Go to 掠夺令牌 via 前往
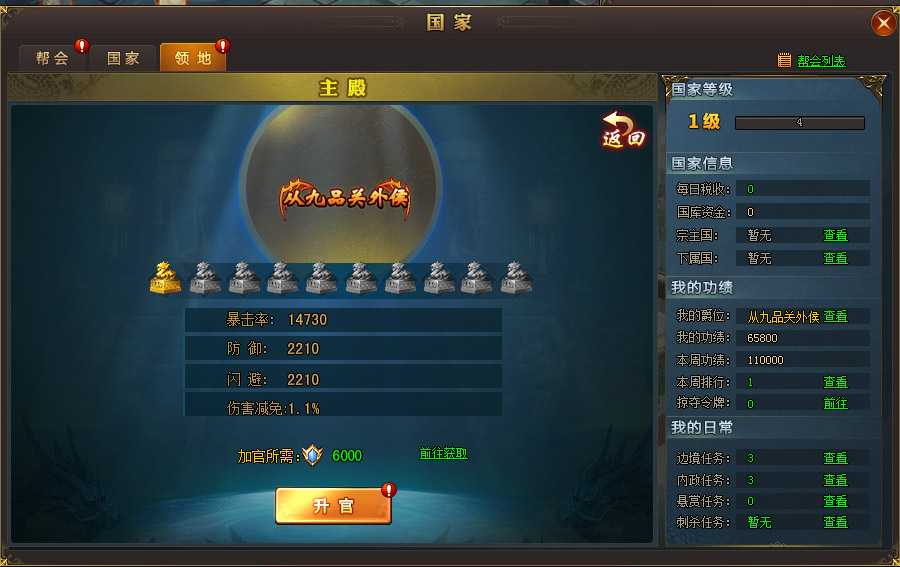 tap(835, 403)
